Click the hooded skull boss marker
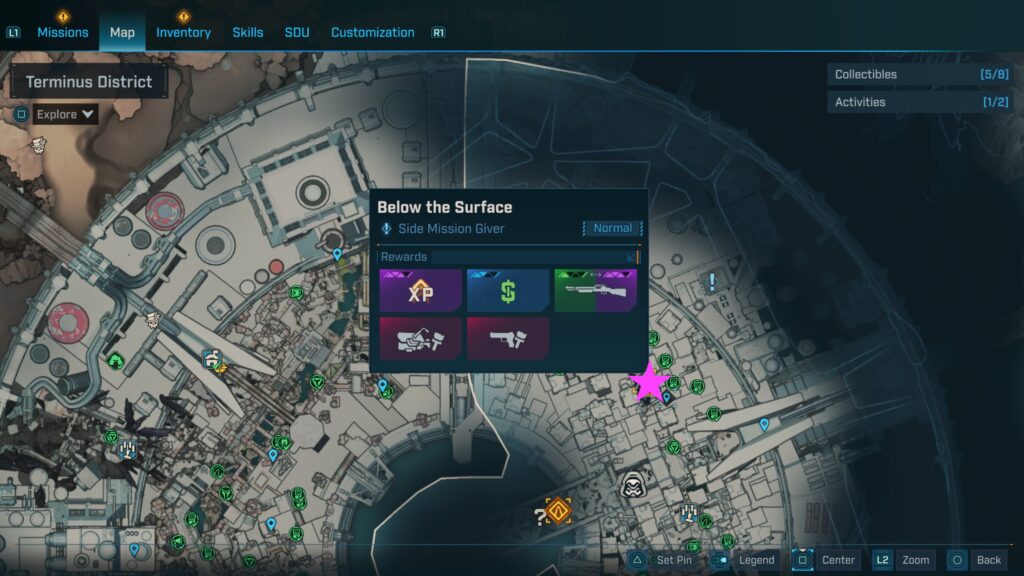This screenshot has height=576, width=1024. pos(631,485)
